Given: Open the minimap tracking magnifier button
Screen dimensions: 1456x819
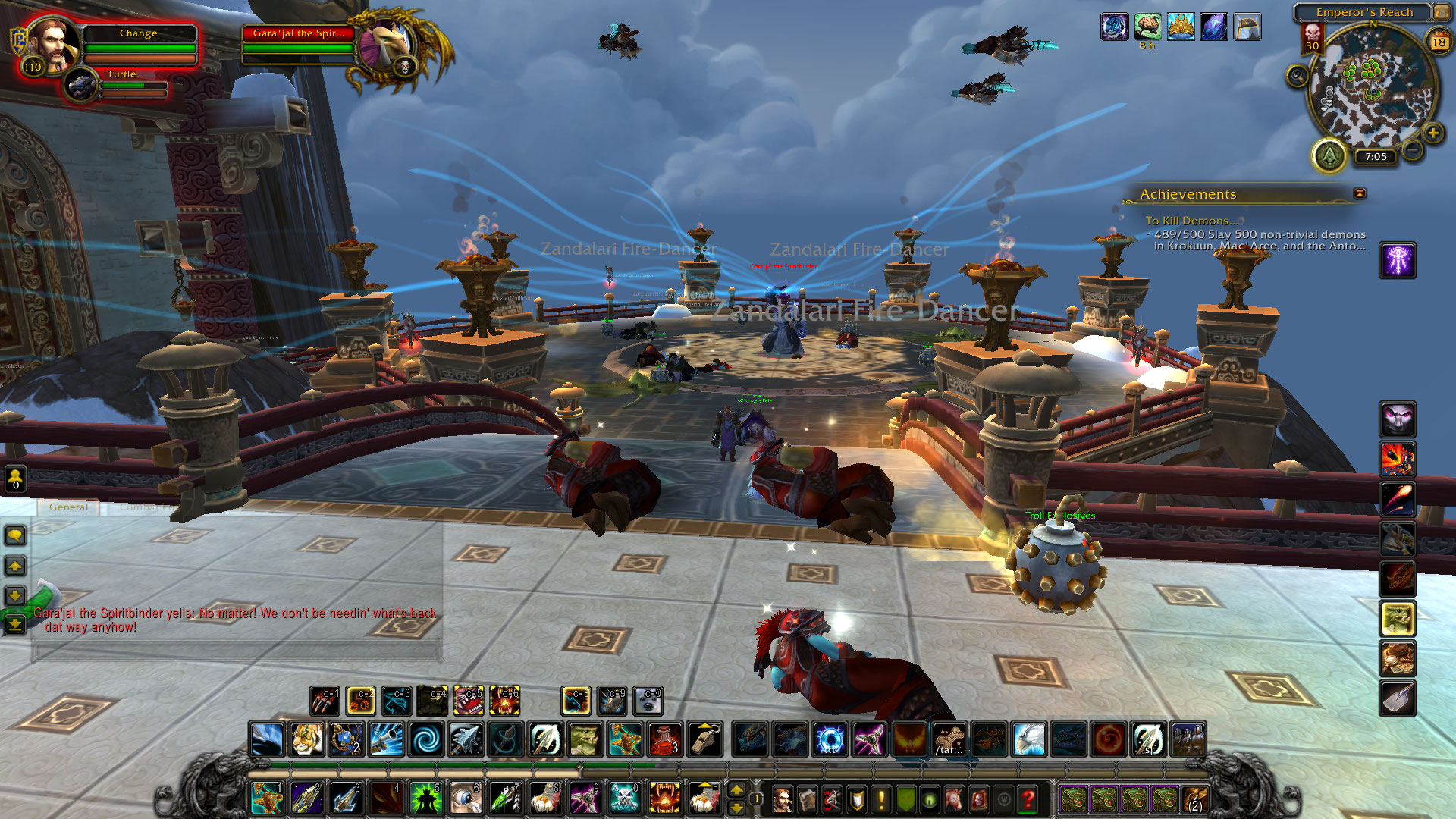Looking at the screenshot, I should 1298,76.
